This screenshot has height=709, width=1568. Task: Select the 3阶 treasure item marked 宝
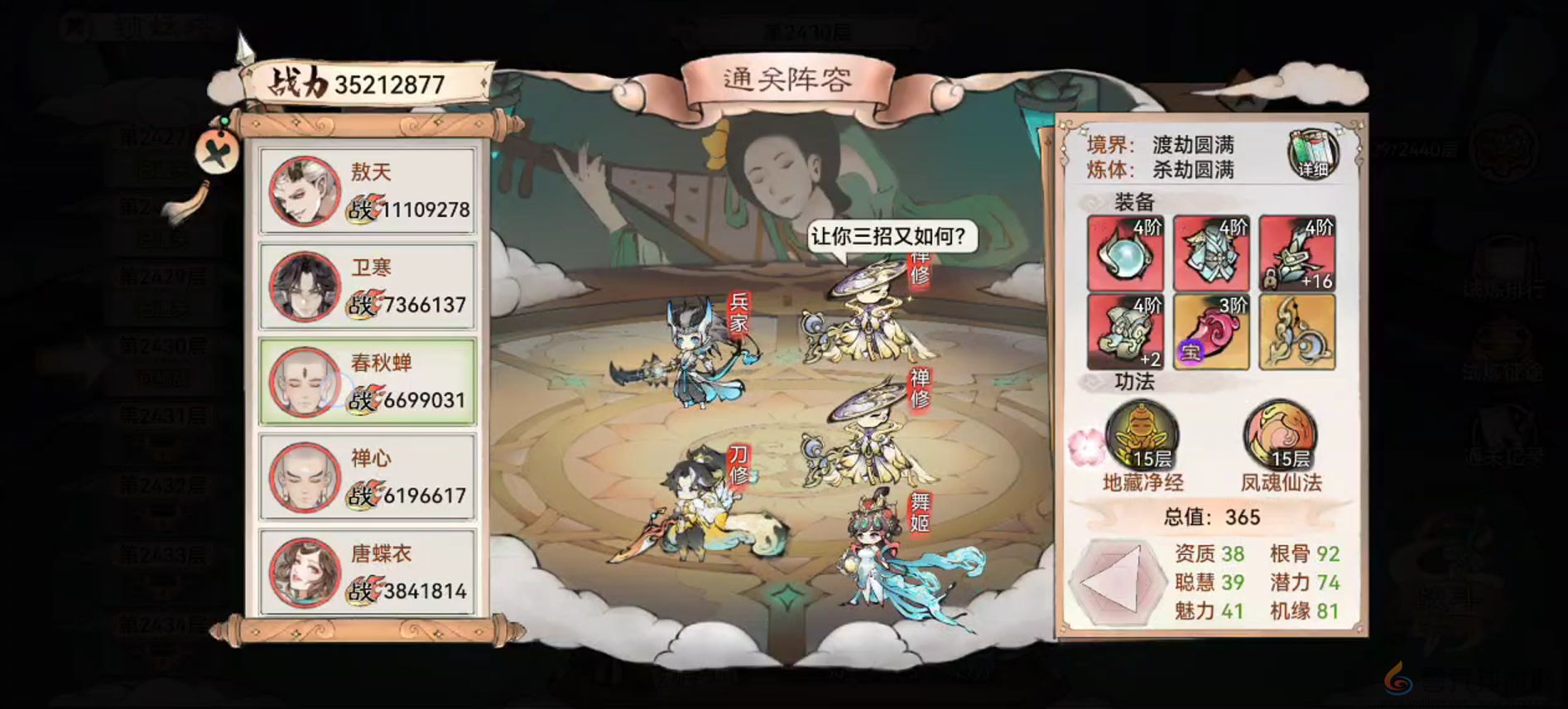(1211, 331)
